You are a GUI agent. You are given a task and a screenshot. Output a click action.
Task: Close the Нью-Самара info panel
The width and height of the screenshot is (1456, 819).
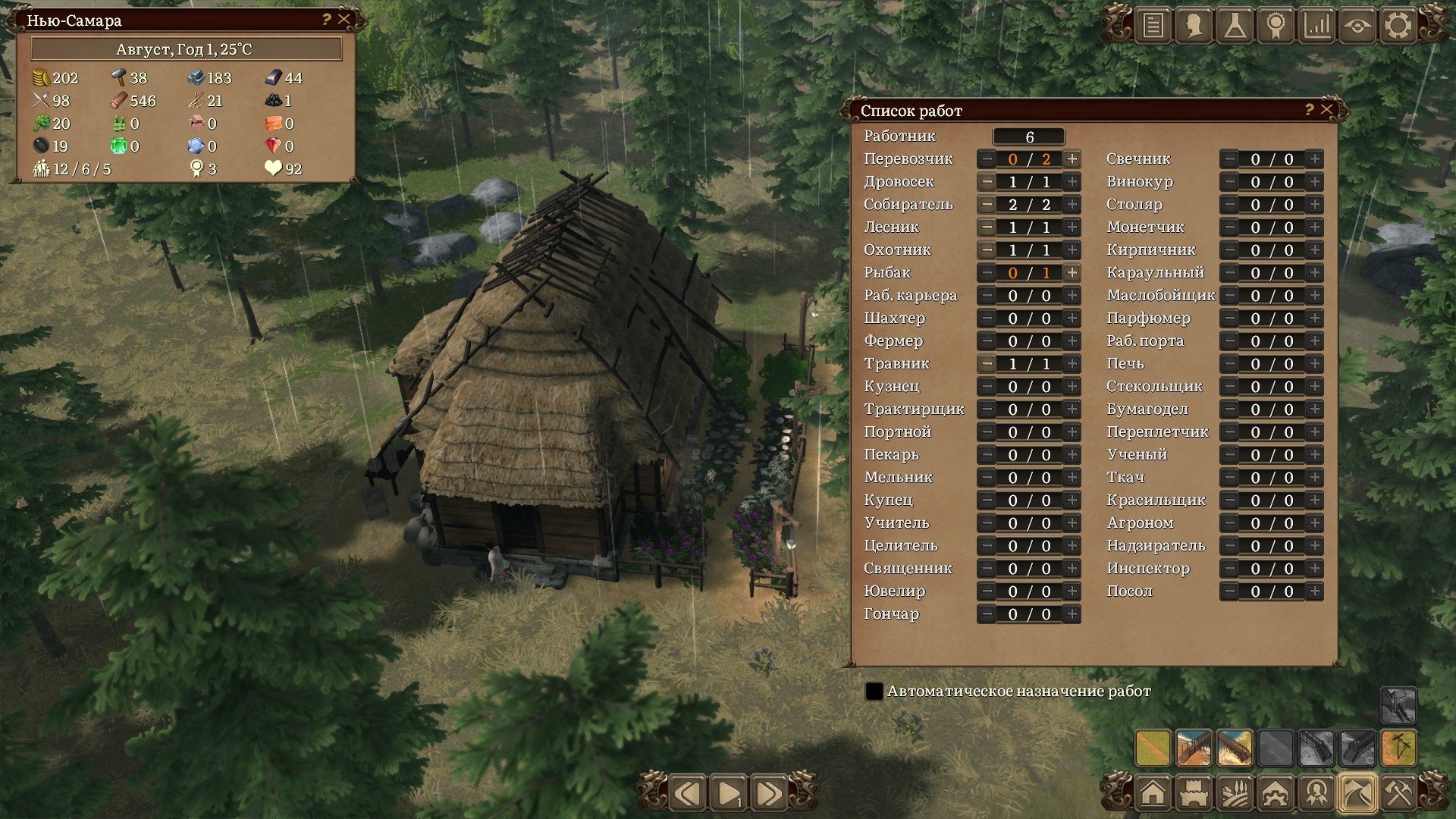(x=344, y=20)
